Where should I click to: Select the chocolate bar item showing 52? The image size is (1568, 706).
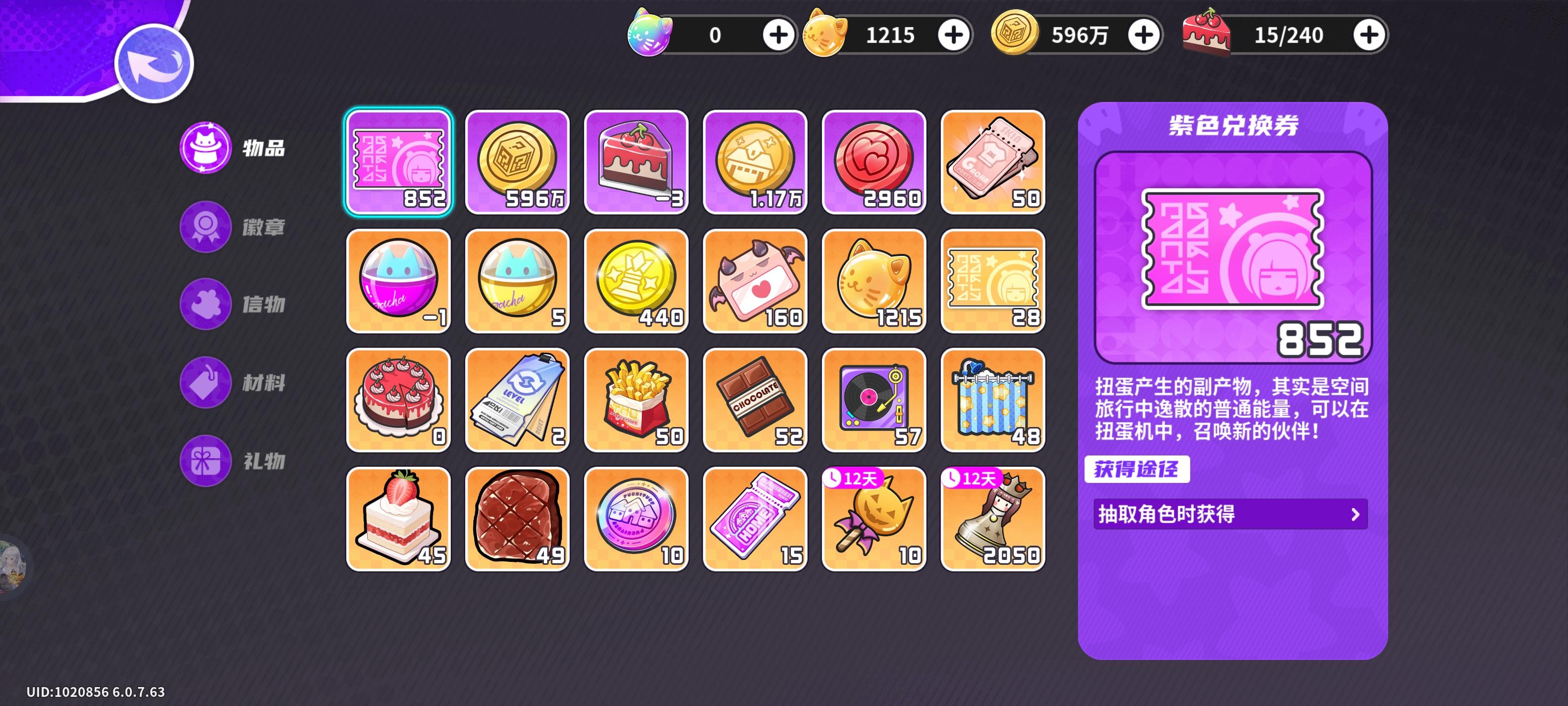755,399
